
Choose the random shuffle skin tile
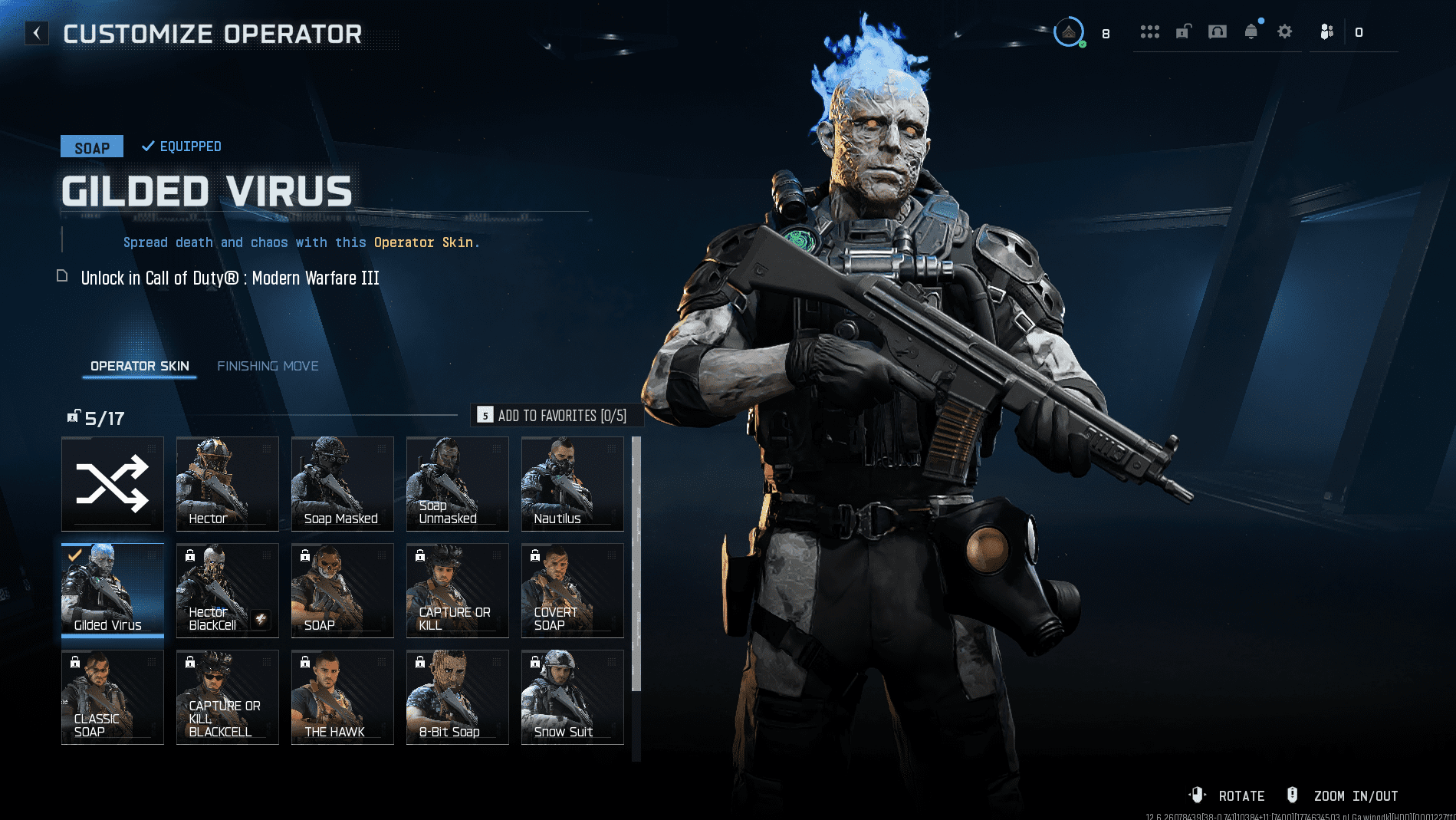click(x=113, y=484)
